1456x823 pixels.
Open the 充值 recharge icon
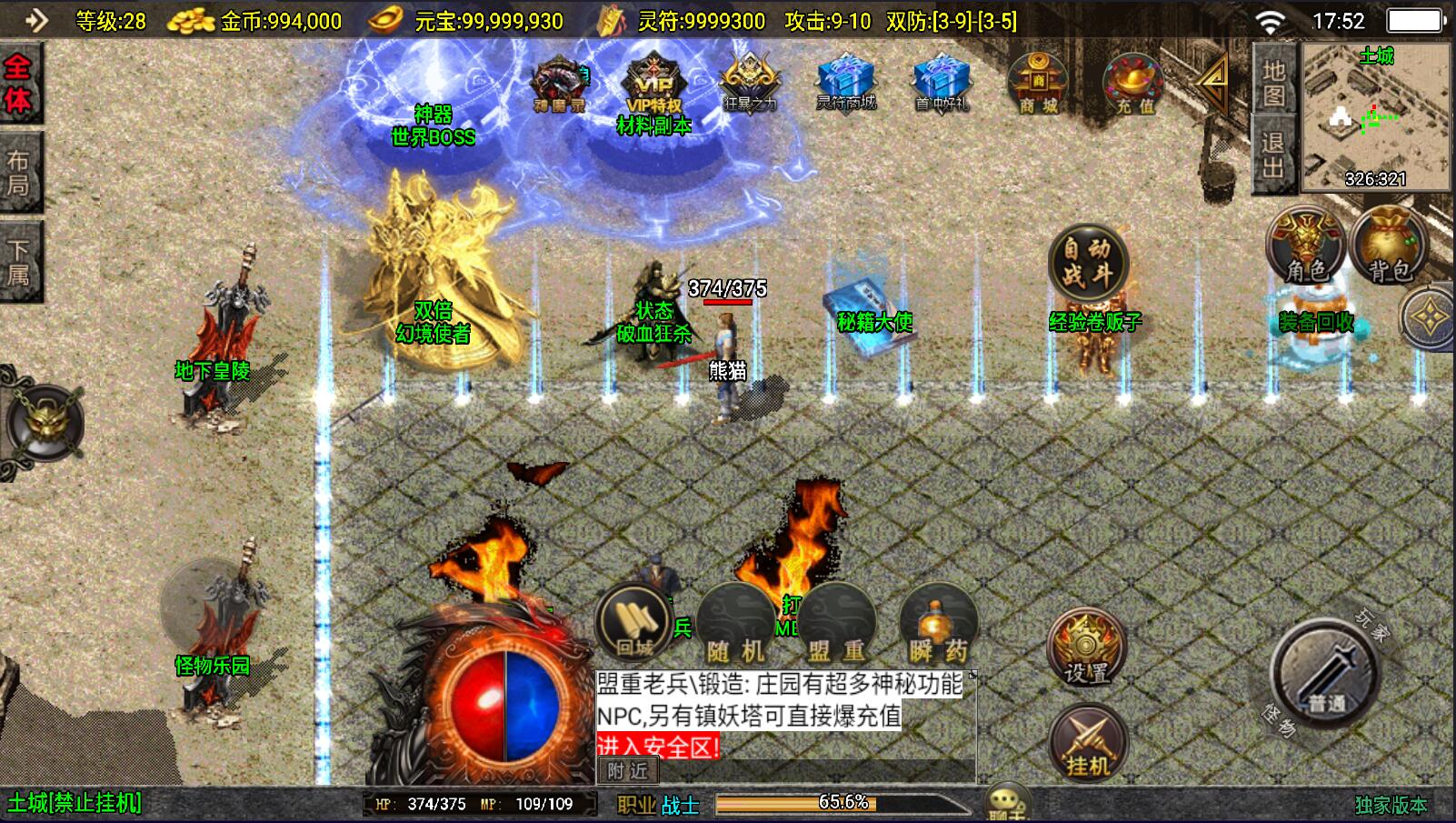tap(1133, 84)
